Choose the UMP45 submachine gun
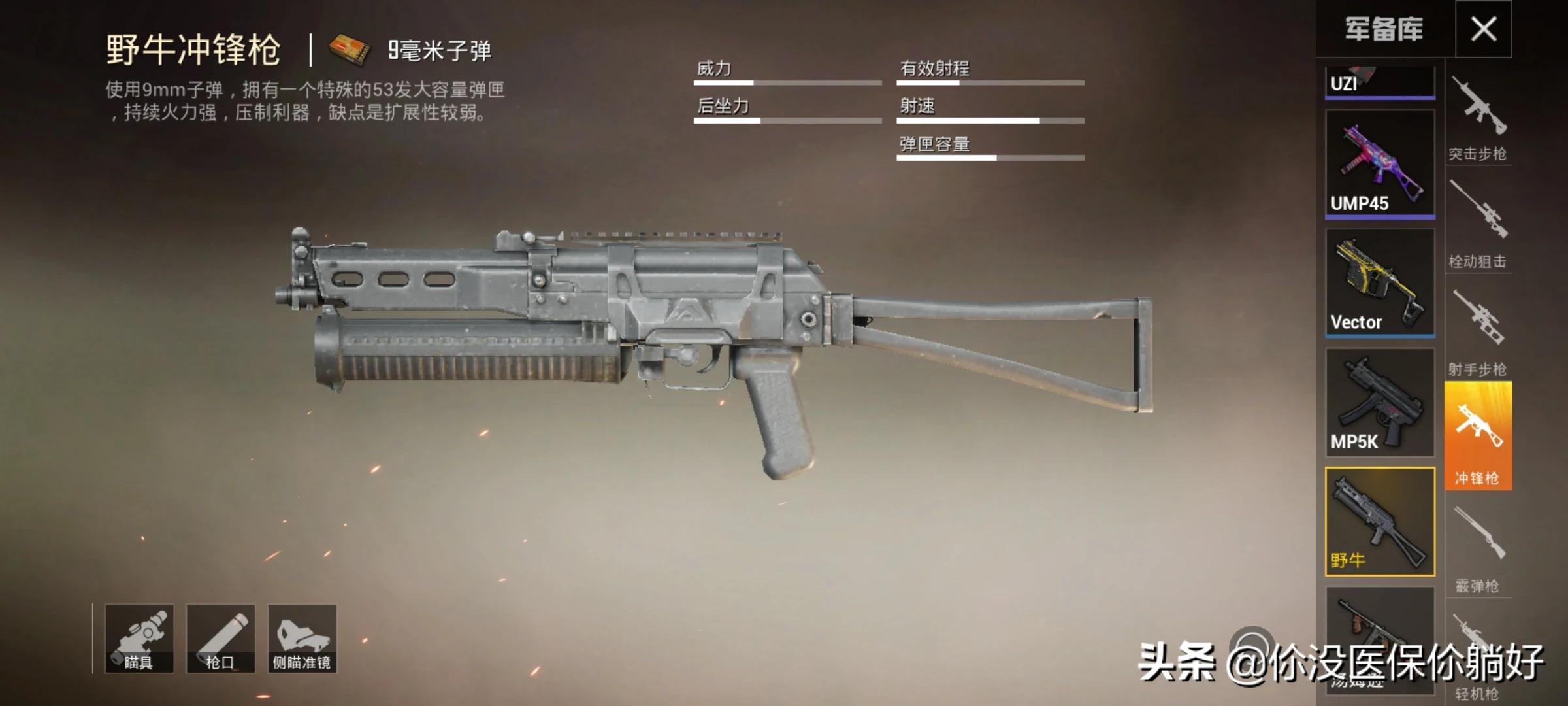The height and width of the screenshot is (706, 1568). [x=1379, y=163]
